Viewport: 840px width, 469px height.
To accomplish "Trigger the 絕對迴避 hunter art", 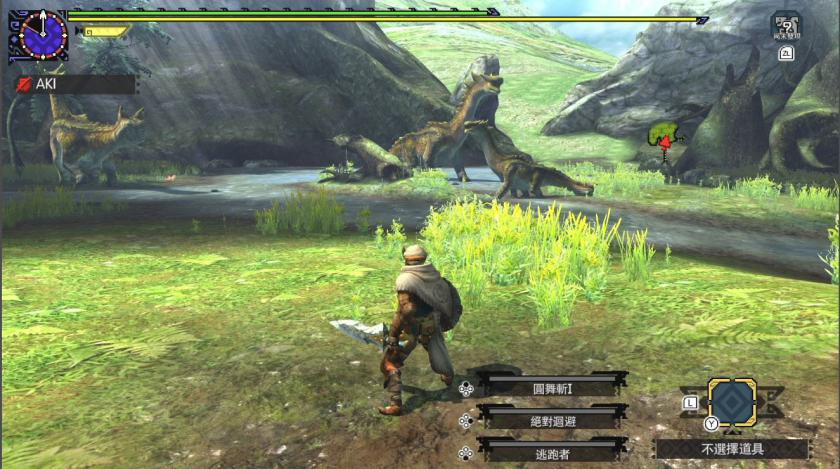I will (x=552, y=419).
